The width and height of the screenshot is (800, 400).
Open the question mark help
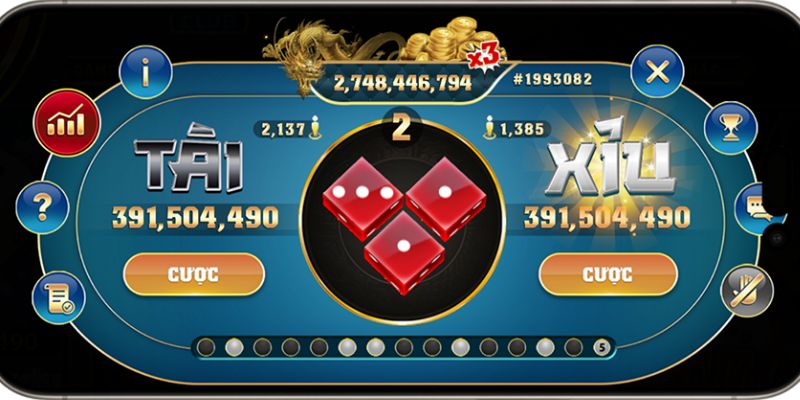click(x=42, y=208)
